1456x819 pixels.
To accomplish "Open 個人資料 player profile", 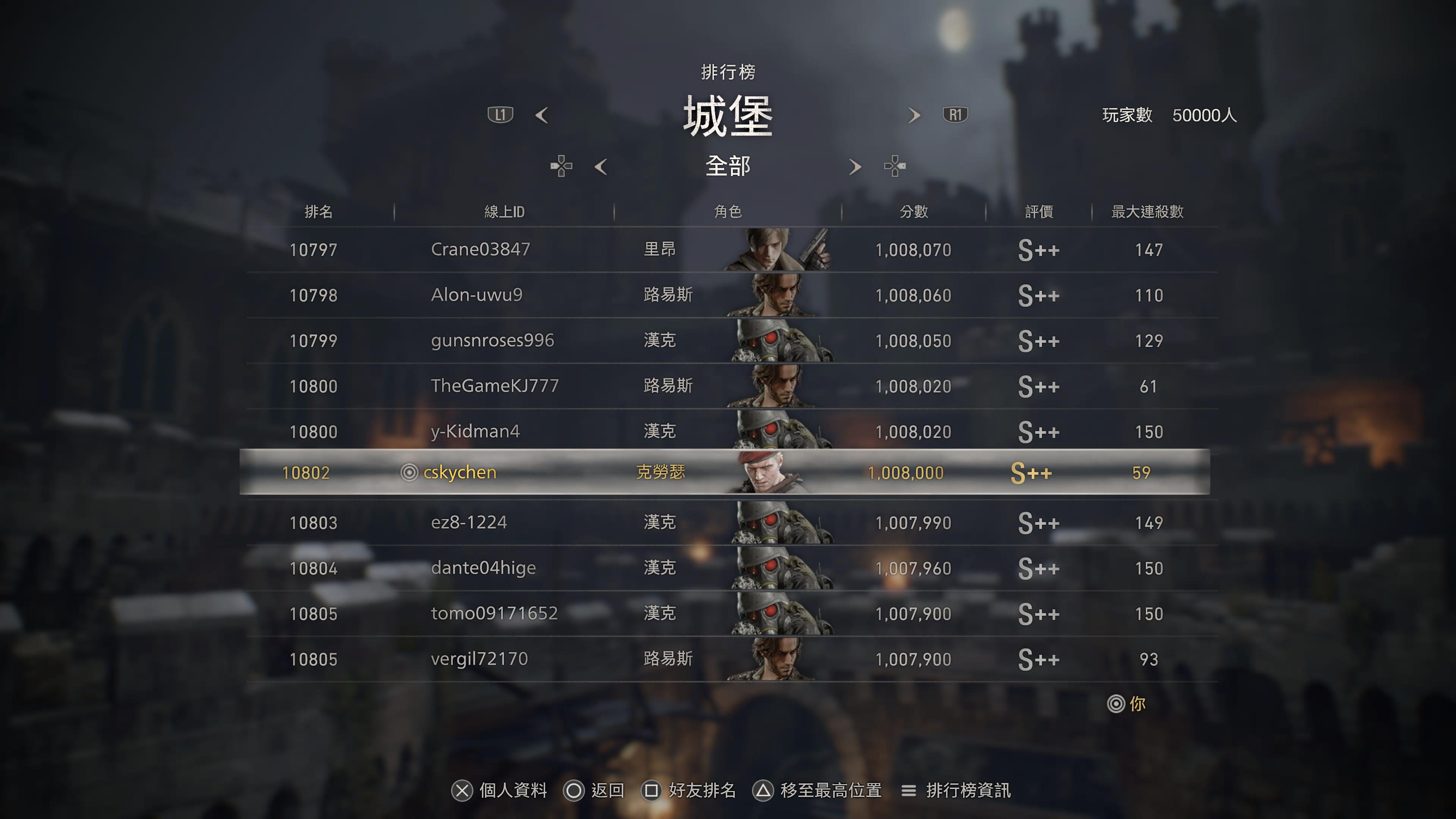I will (x=500, y=790).
